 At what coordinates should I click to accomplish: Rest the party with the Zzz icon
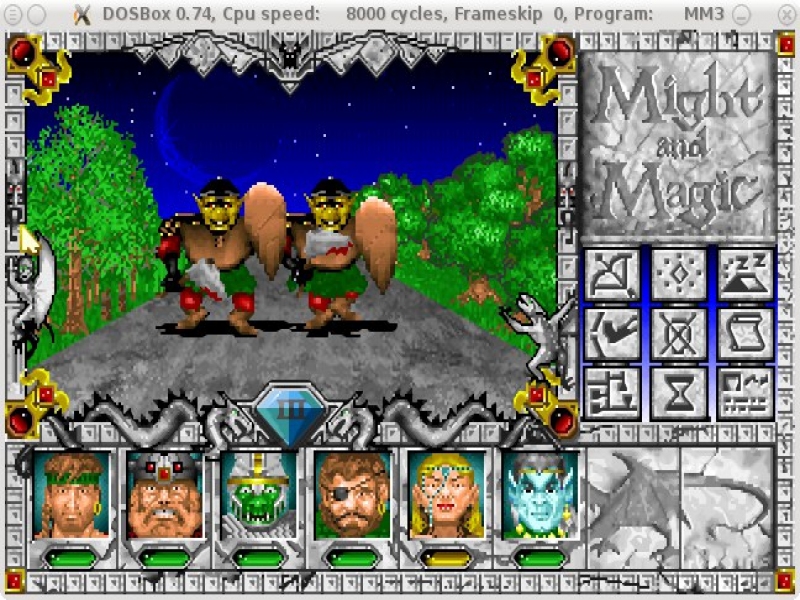click(745, 275)
